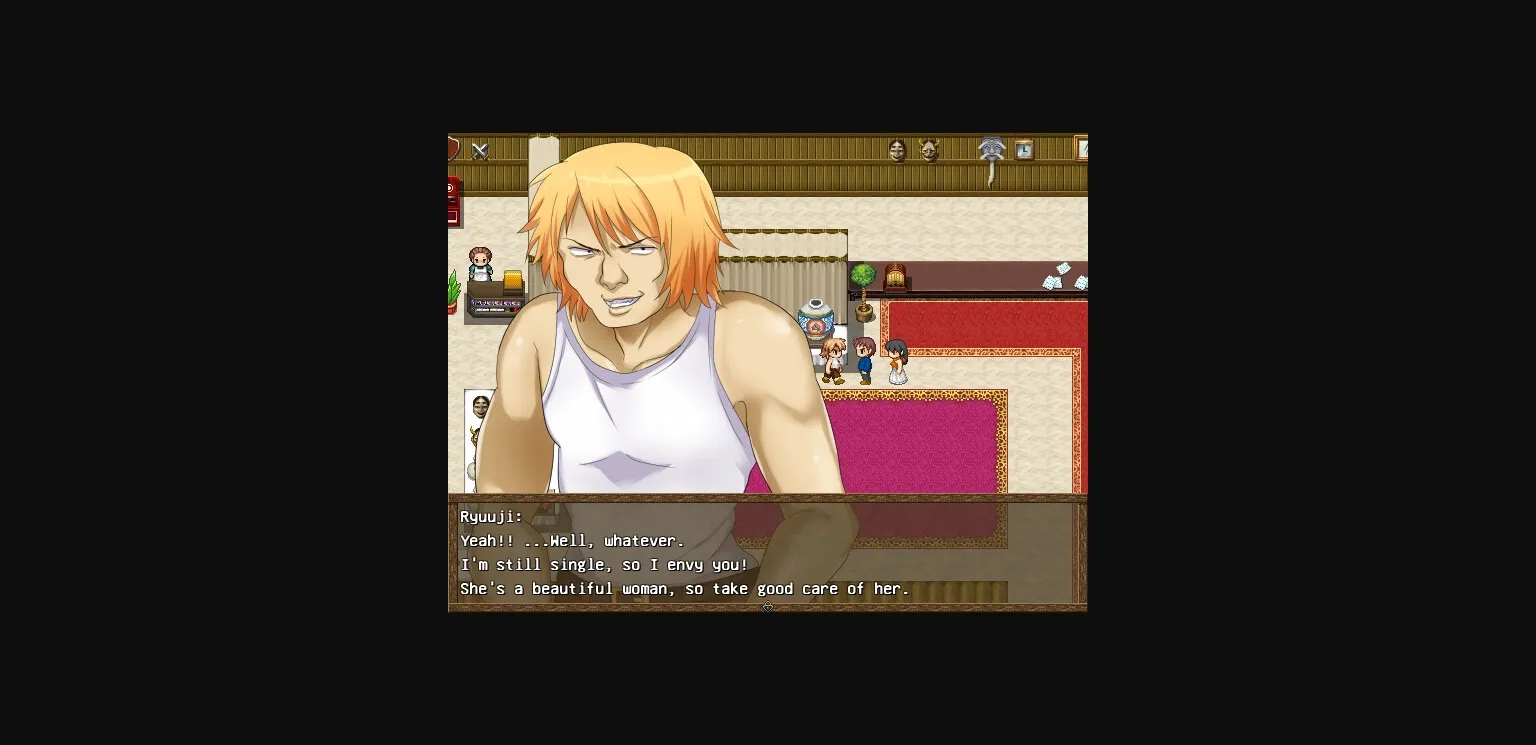The image size is (1536, 745).
Task: Select the shield emblem on the upper-left wall
Action: 453,148
